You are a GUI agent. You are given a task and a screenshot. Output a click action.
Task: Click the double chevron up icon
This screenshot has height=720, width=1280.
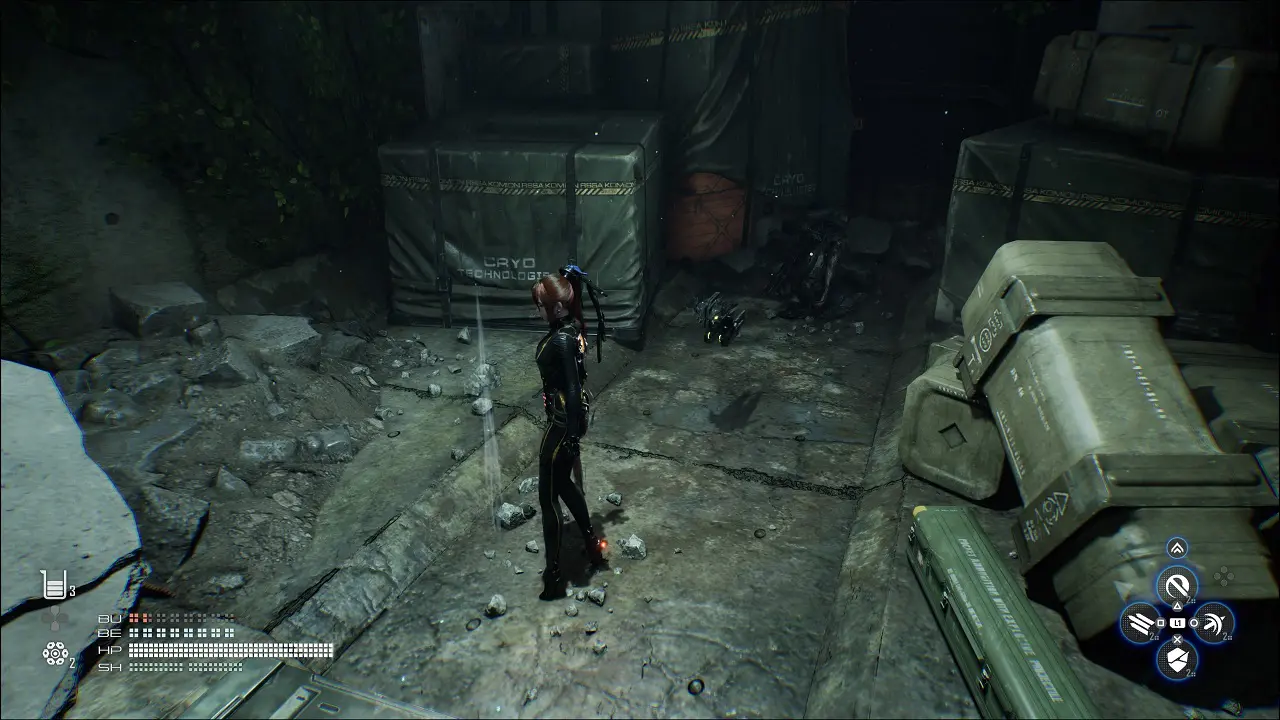click(x=1177, y=547)
